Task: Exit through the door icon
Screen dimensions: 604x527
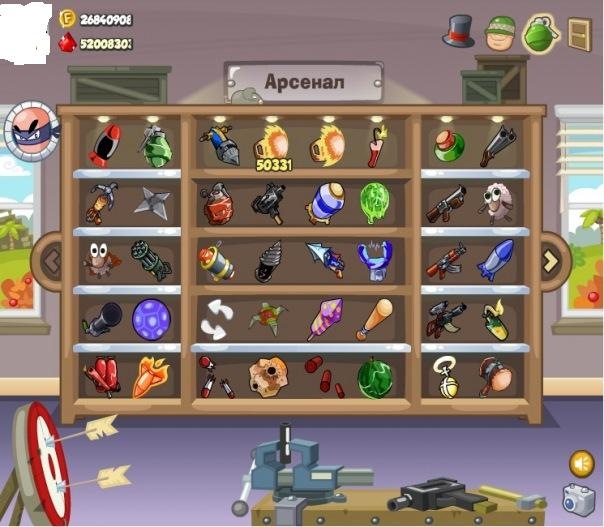Action: pyautogui.click(x=579, y=33)
